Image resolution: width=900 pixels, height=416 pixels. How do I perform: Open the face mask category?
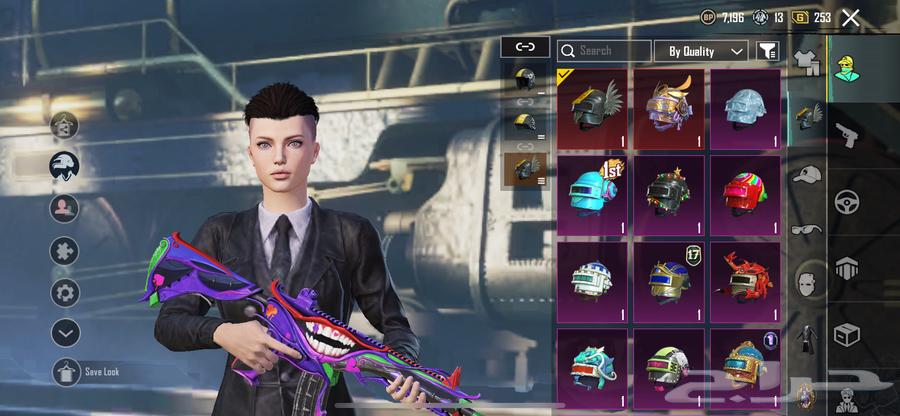(x=806, y=285)
